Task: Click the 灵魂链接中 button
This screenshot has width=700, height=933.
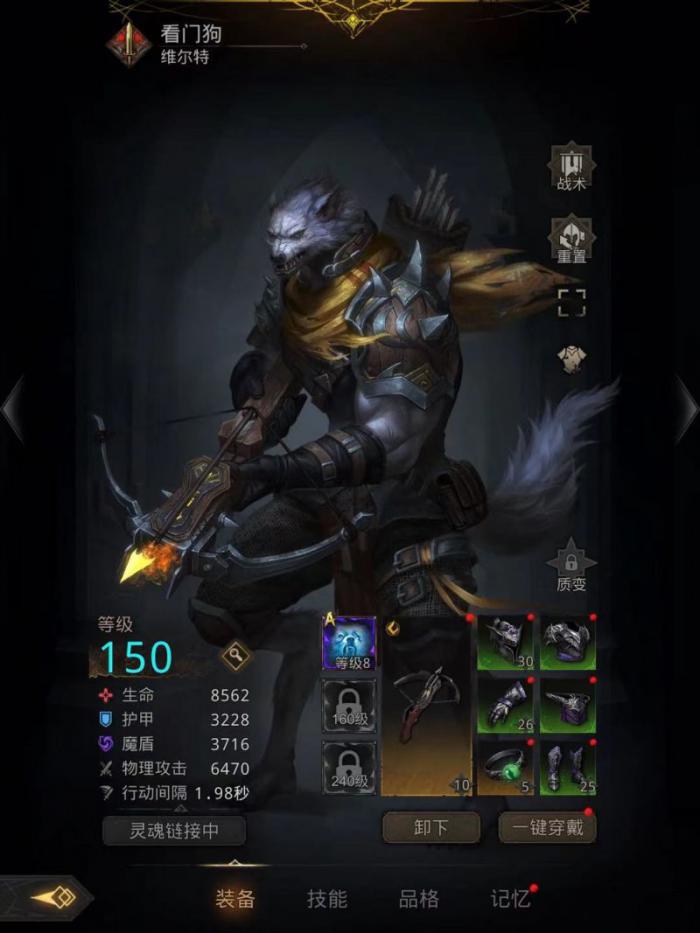Action: [174, 829]
